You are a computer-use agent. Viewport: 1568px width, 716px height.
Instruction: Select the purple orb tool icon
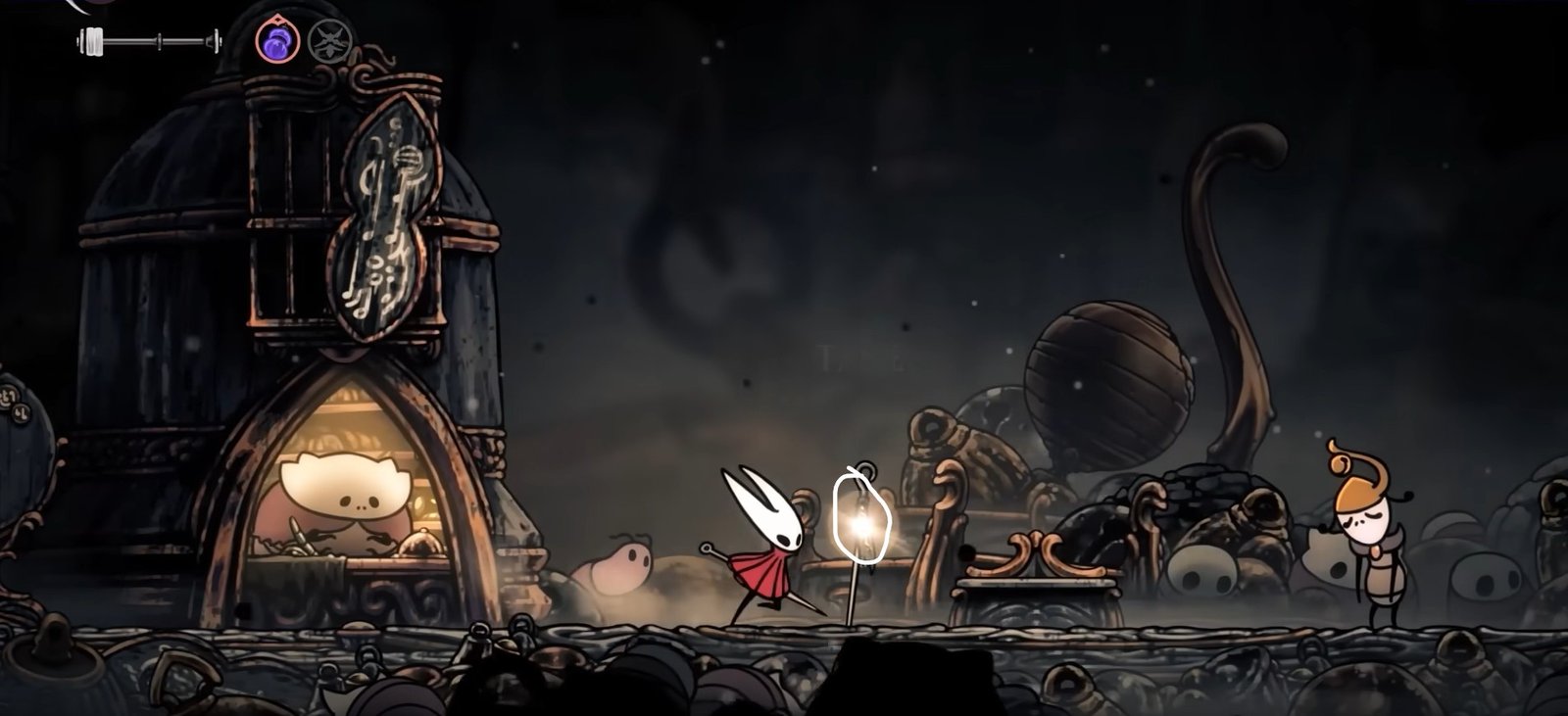(x=273, y=42)
